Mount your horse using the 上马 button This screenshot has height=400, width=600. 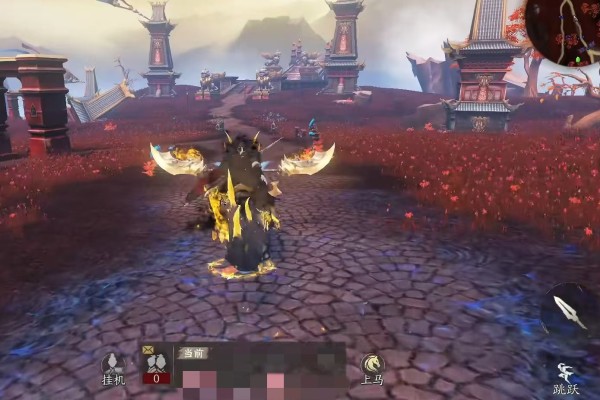pyautogui.click(x=373, y=366)
